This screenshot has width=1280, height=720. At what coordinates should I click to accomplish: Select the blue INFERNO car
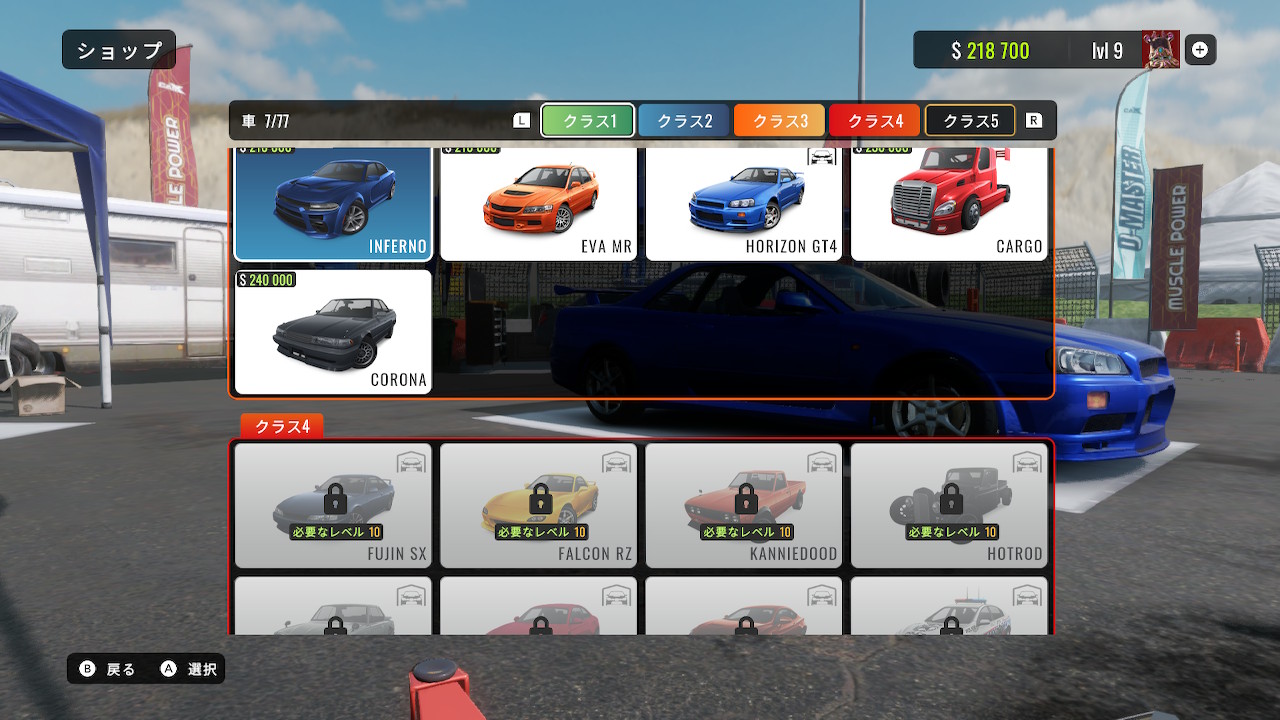coord(333,204)
